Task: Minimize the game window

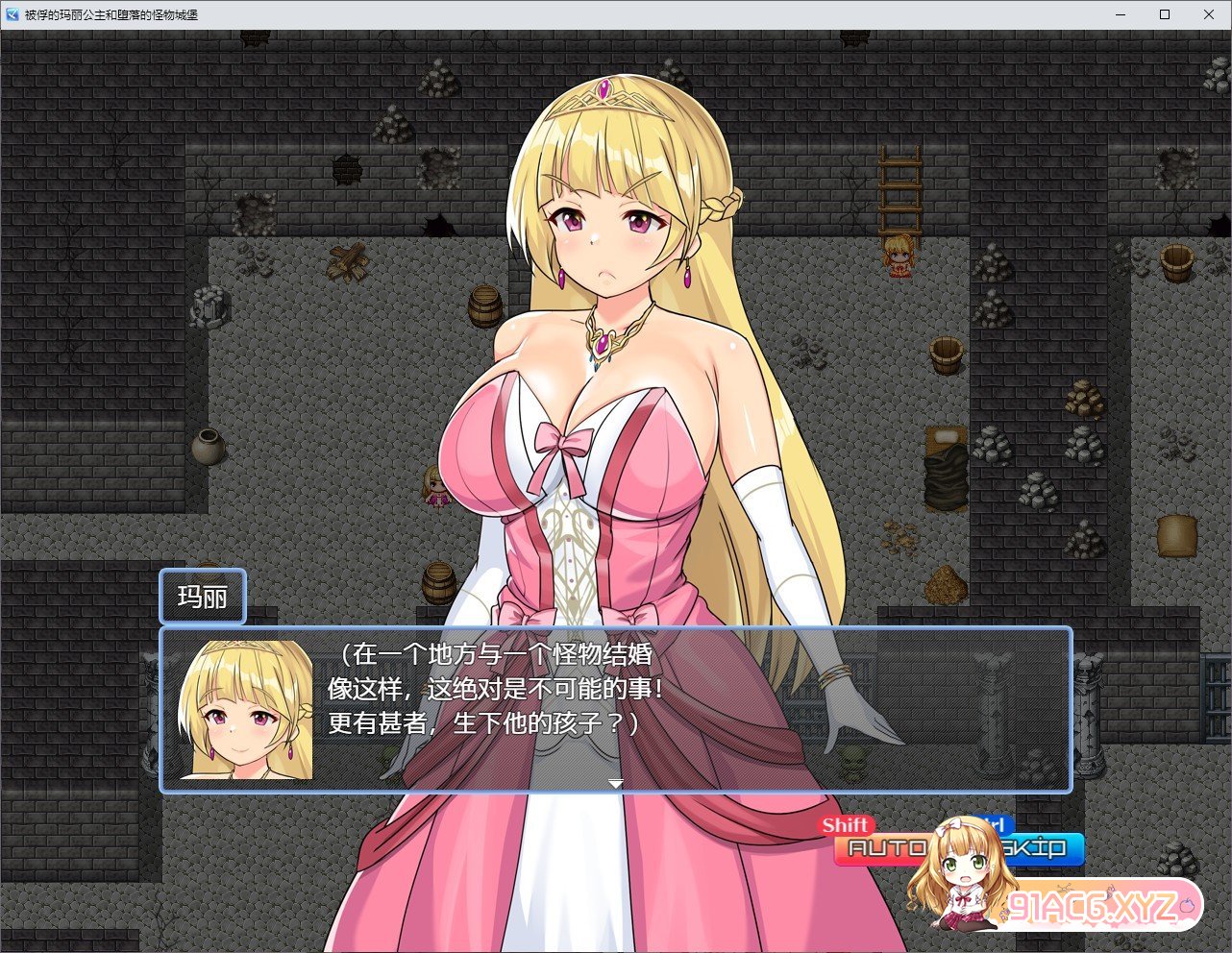Action: click(x=1121, y=14)
